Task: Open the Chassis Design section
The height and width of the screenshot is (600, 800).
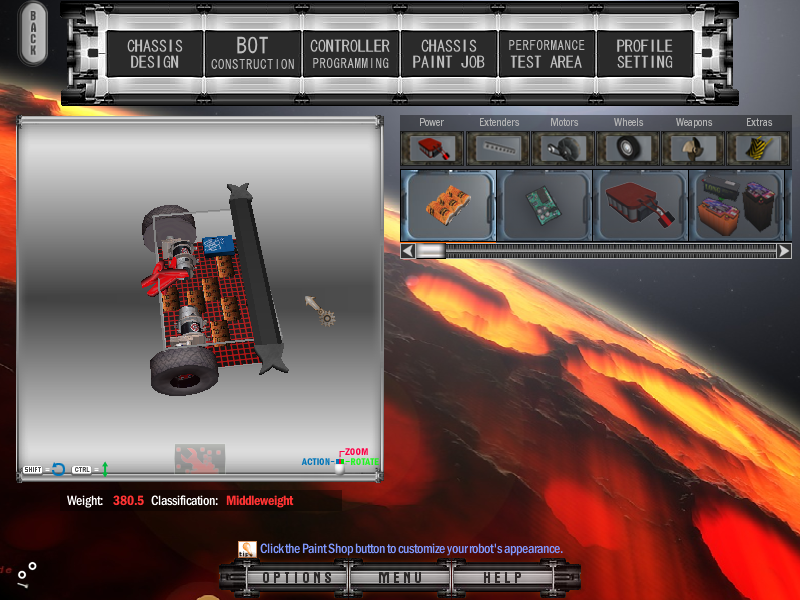Action: tap(153, 54)
